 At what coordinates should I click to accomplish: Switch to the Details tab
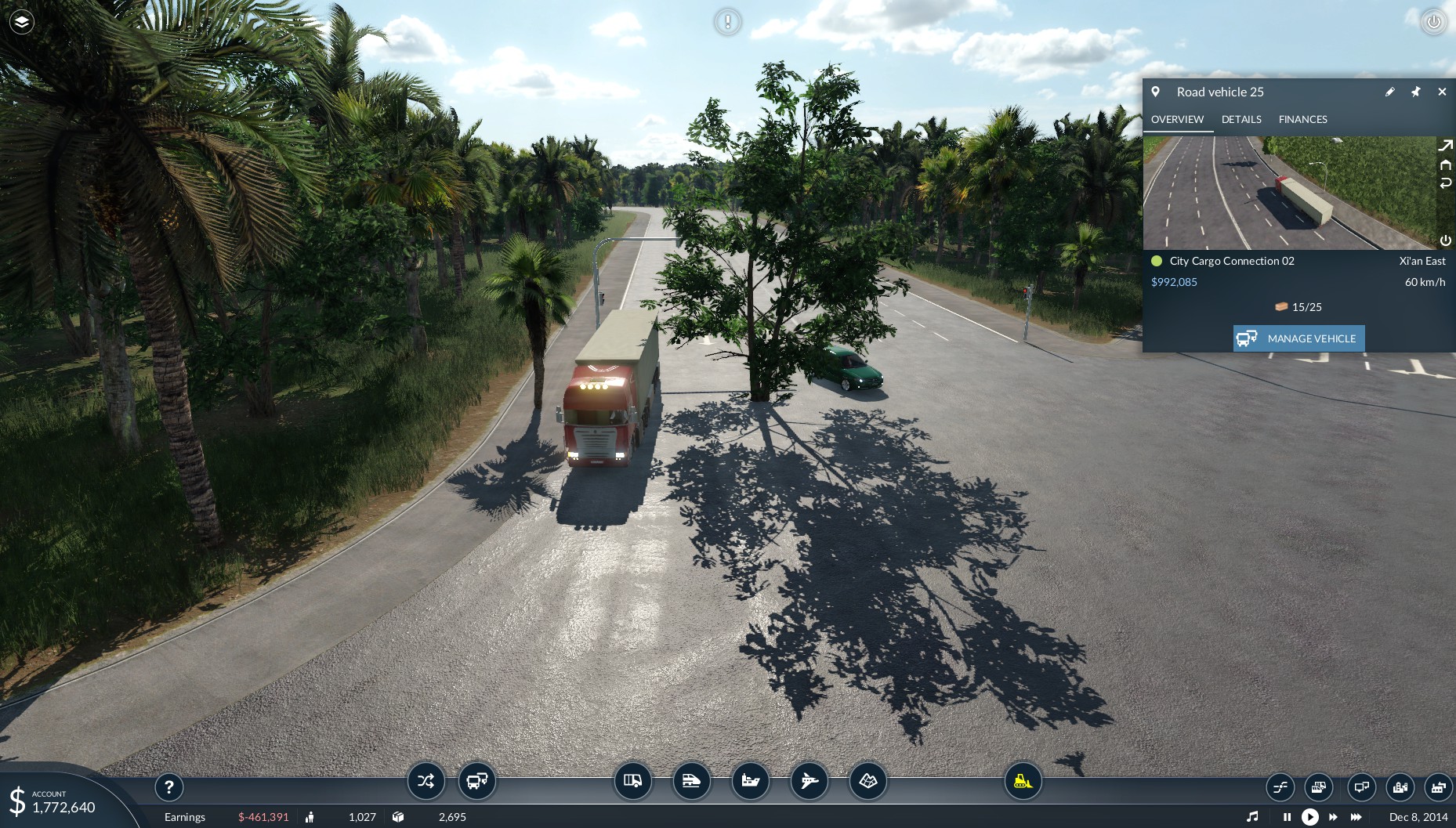[1241, 119]
